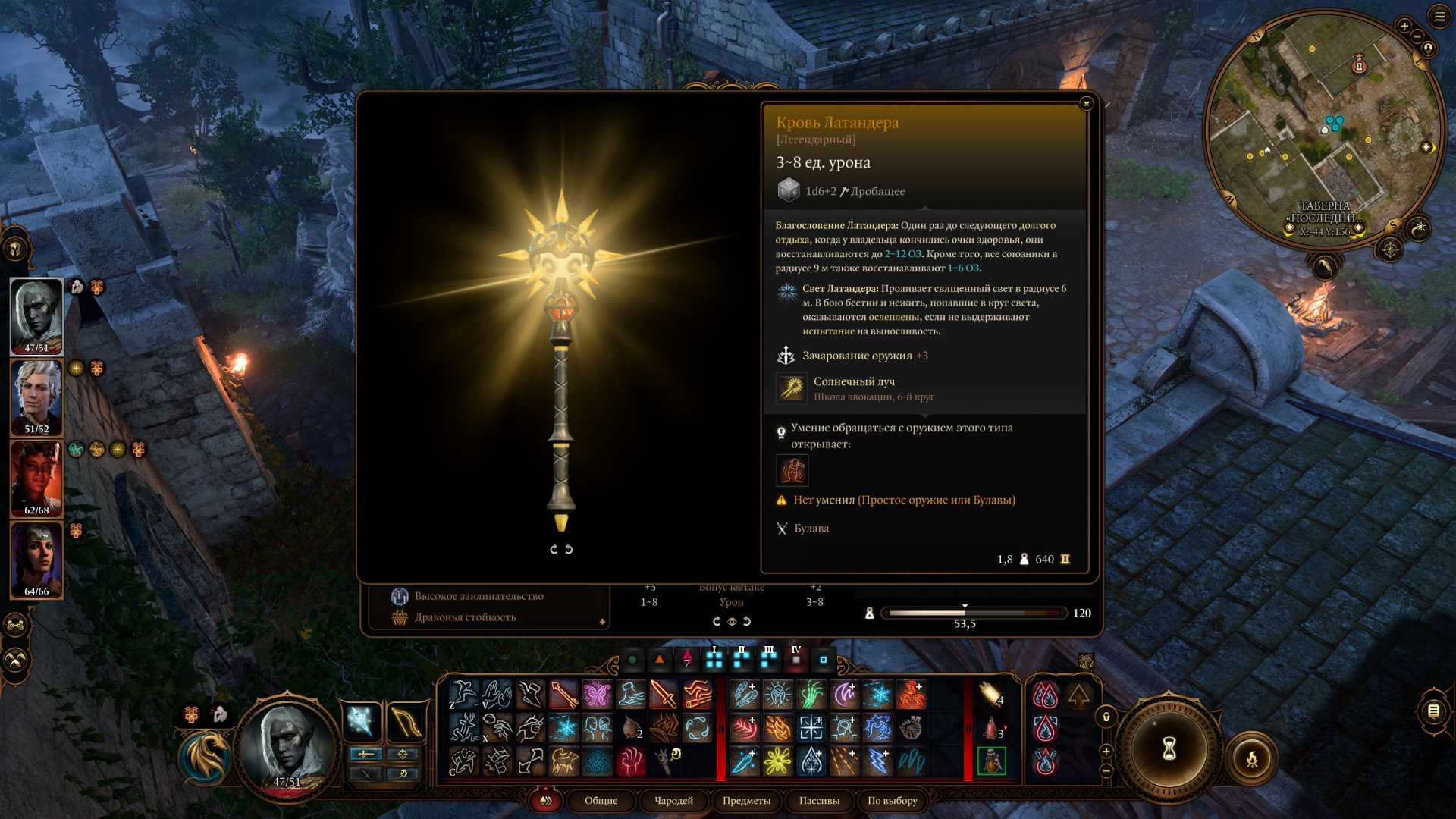
Task: Select the scroll item with count 4
Action: [x=990, y=694]
